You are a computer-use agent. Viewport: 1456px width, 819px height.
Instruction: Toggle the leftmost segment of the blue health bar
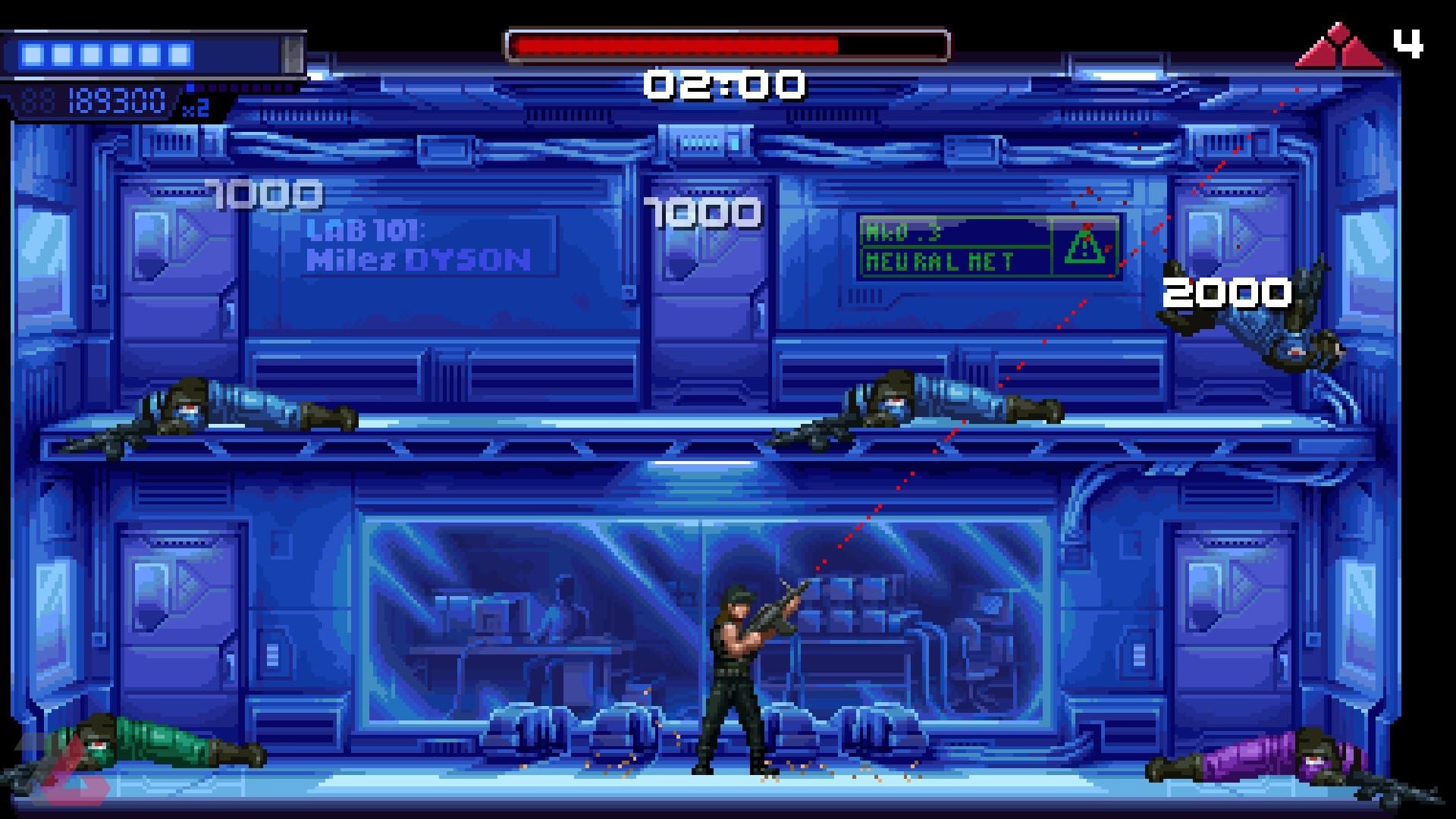point(33,53)
